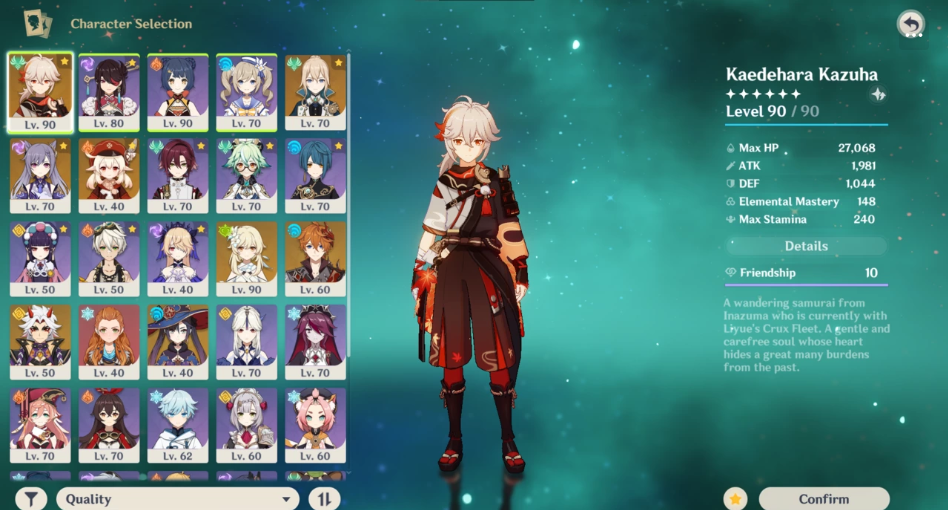948x510 pixels.
Task: Open the Details stats panel
Action: click(806, 246)
